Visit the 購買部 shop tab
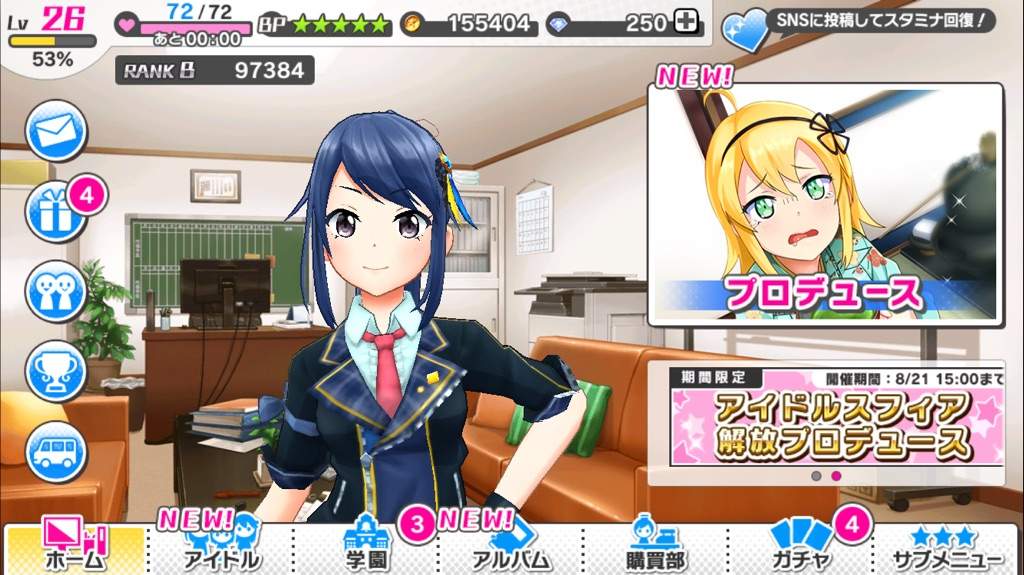 (x=658, y=547)
